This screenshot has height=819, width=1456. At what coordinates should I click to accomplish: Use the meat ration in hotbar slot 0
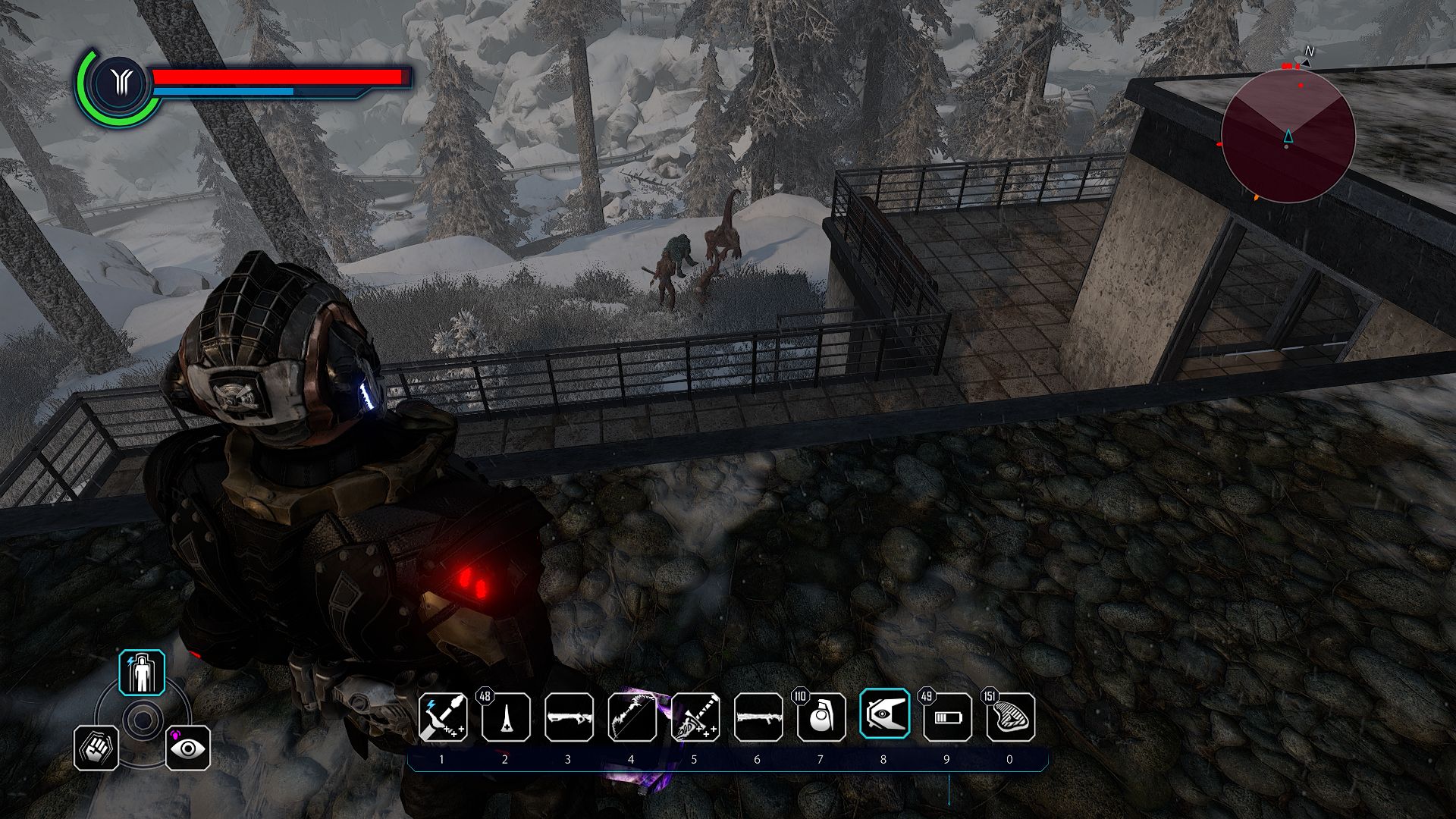[1009, 719]
